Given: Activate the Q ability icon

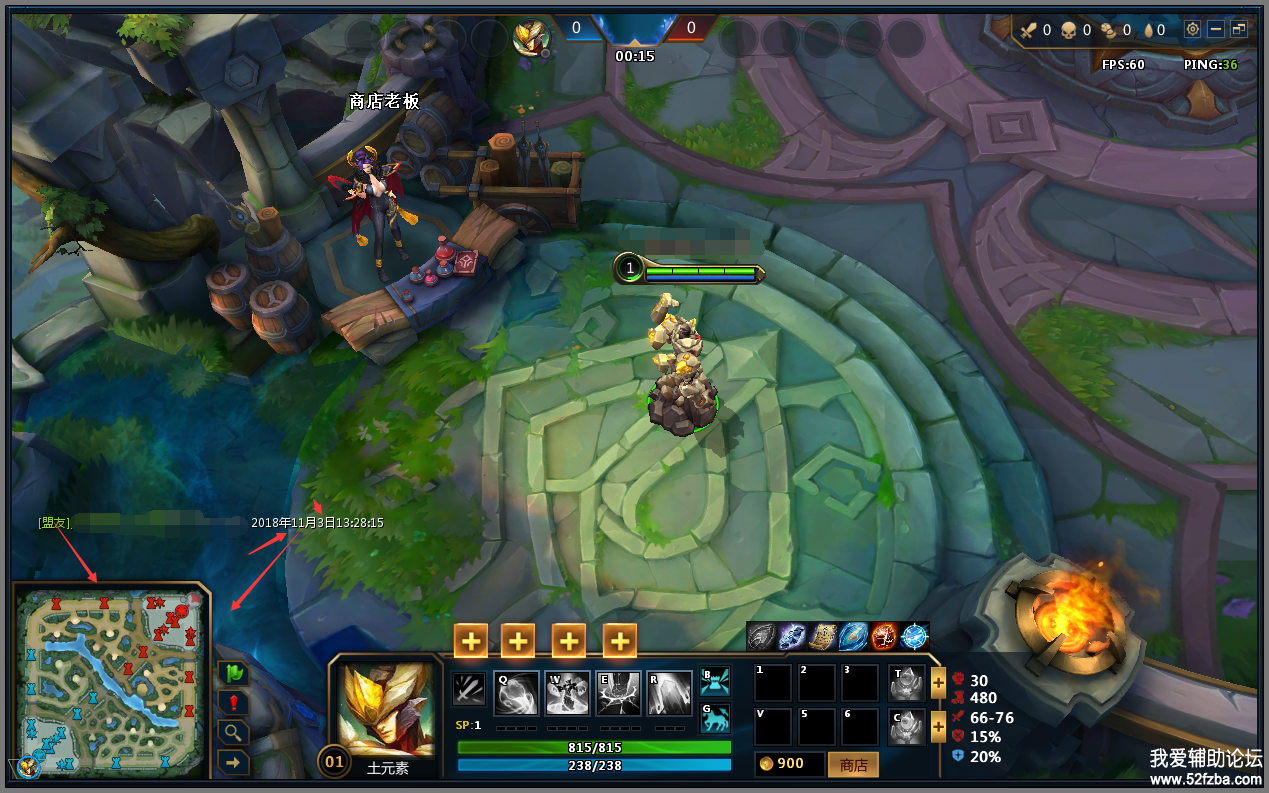Looking at the screenshot, I should coord(516,693).
